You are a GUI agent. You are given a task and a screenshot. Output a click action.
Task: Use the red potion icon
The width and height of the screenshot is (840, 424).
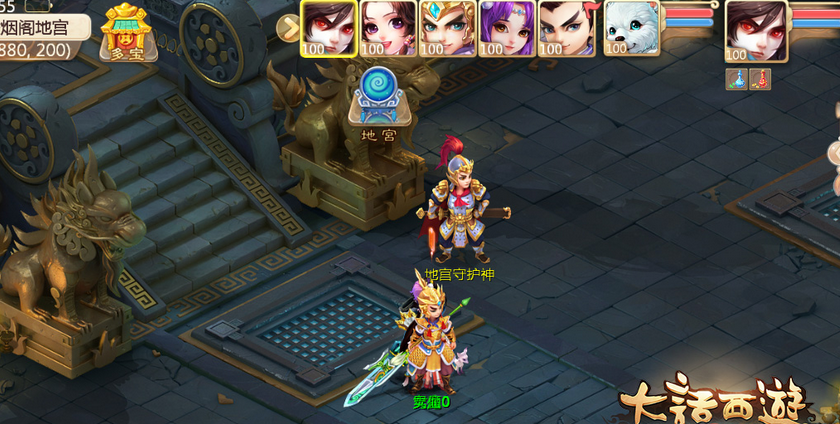click(x=761, y=80)
